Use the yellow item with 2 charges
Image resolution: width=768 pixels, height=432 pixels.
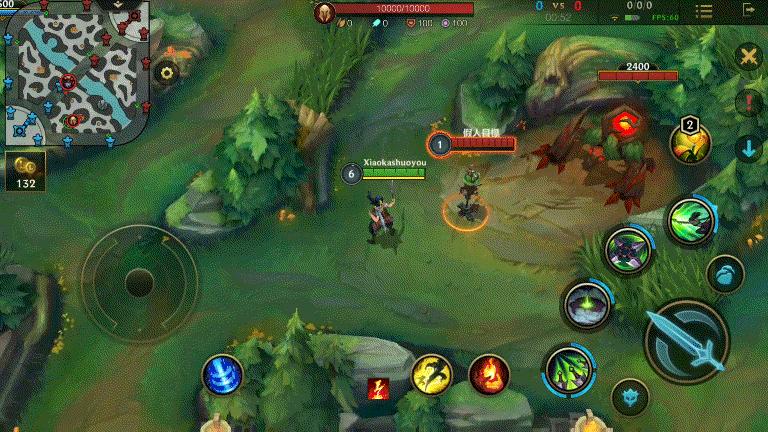click(x=690, y=142)
